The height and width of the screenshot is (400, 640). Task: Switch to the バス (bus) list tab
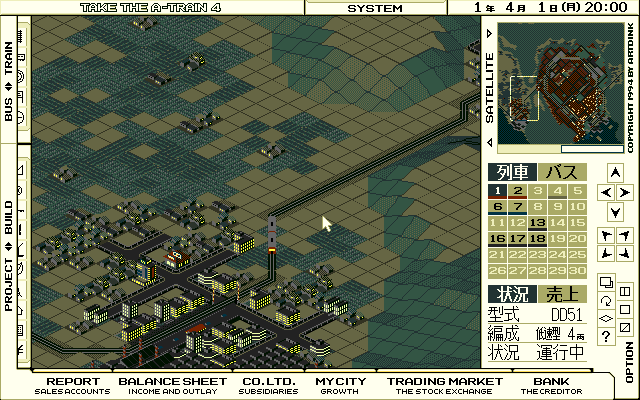562,172
